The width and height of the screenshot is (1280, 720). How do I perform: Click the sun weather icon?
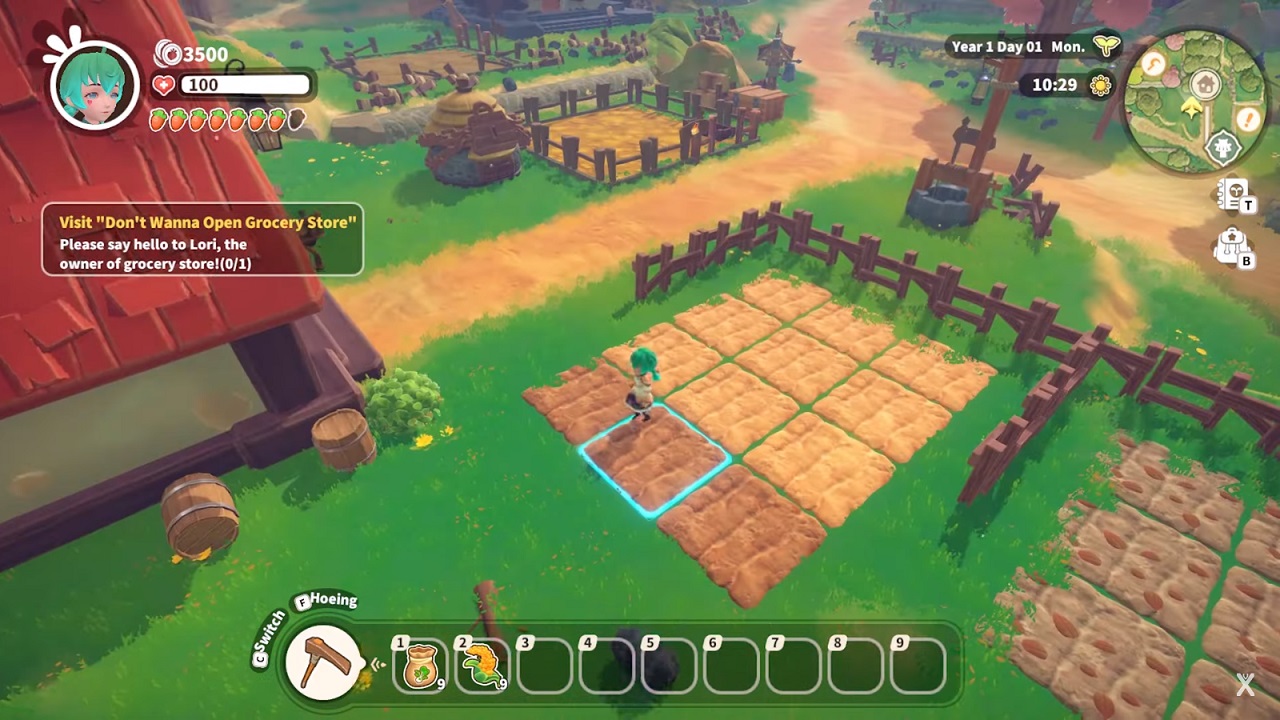[x=1100, y=85]
